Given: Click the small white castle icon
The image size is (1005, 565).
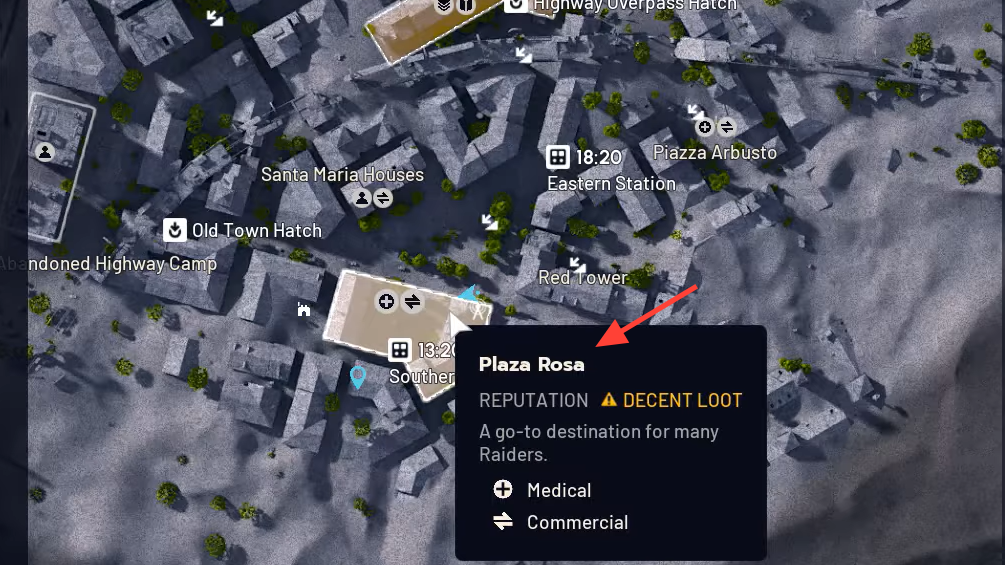Looking at the screenshot, I should coord(304,310).
